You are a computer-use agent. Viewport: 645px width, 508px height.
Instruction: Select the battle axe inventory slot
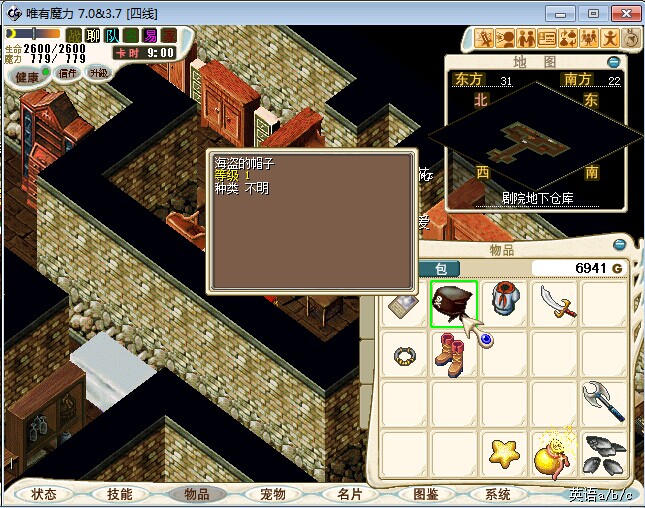pyautogui.click(x=604, y=400)
